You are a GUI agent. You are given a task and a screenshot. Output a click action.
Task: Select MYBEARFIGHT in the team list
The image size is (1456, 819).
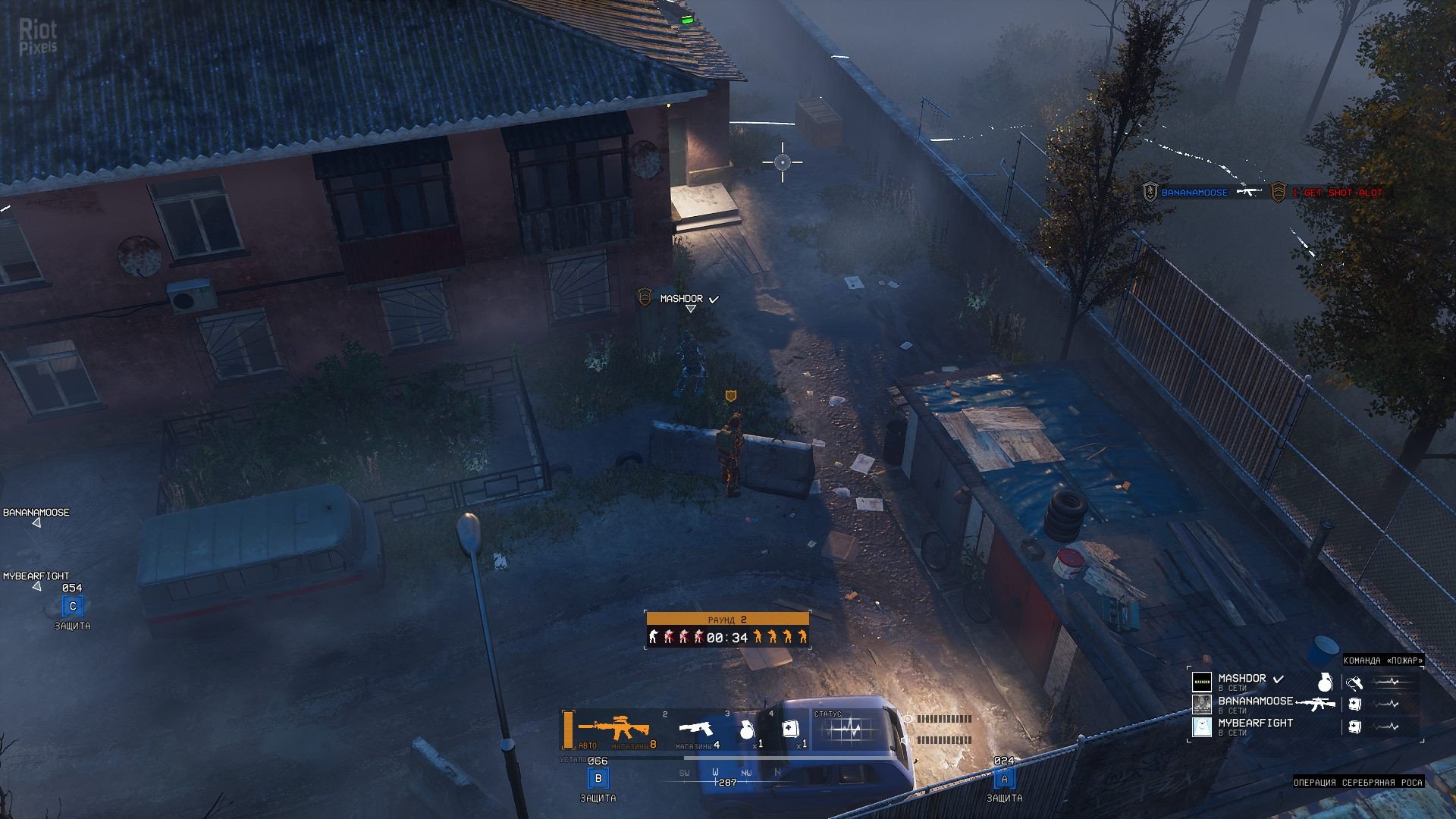click(x=1255, y=723)
